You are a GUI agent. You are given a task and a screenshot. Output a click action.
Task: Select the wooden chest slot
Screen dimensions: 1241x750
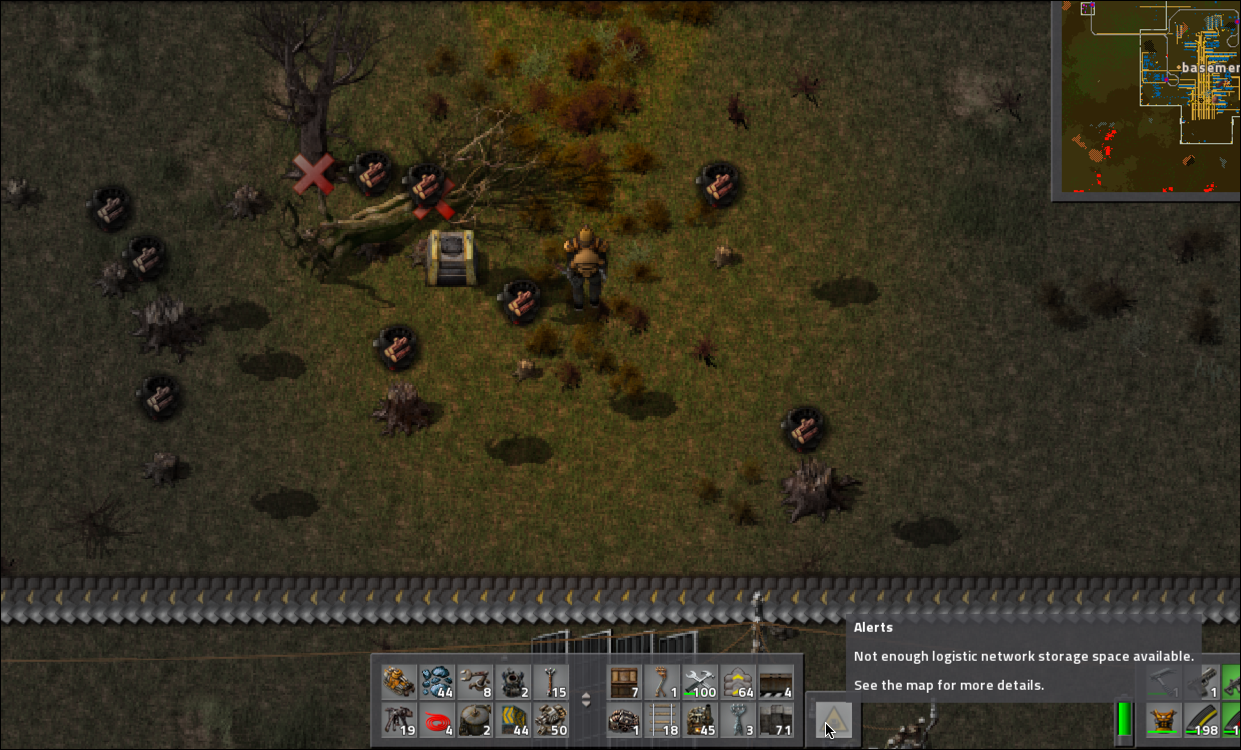click(x=625, y=683)
